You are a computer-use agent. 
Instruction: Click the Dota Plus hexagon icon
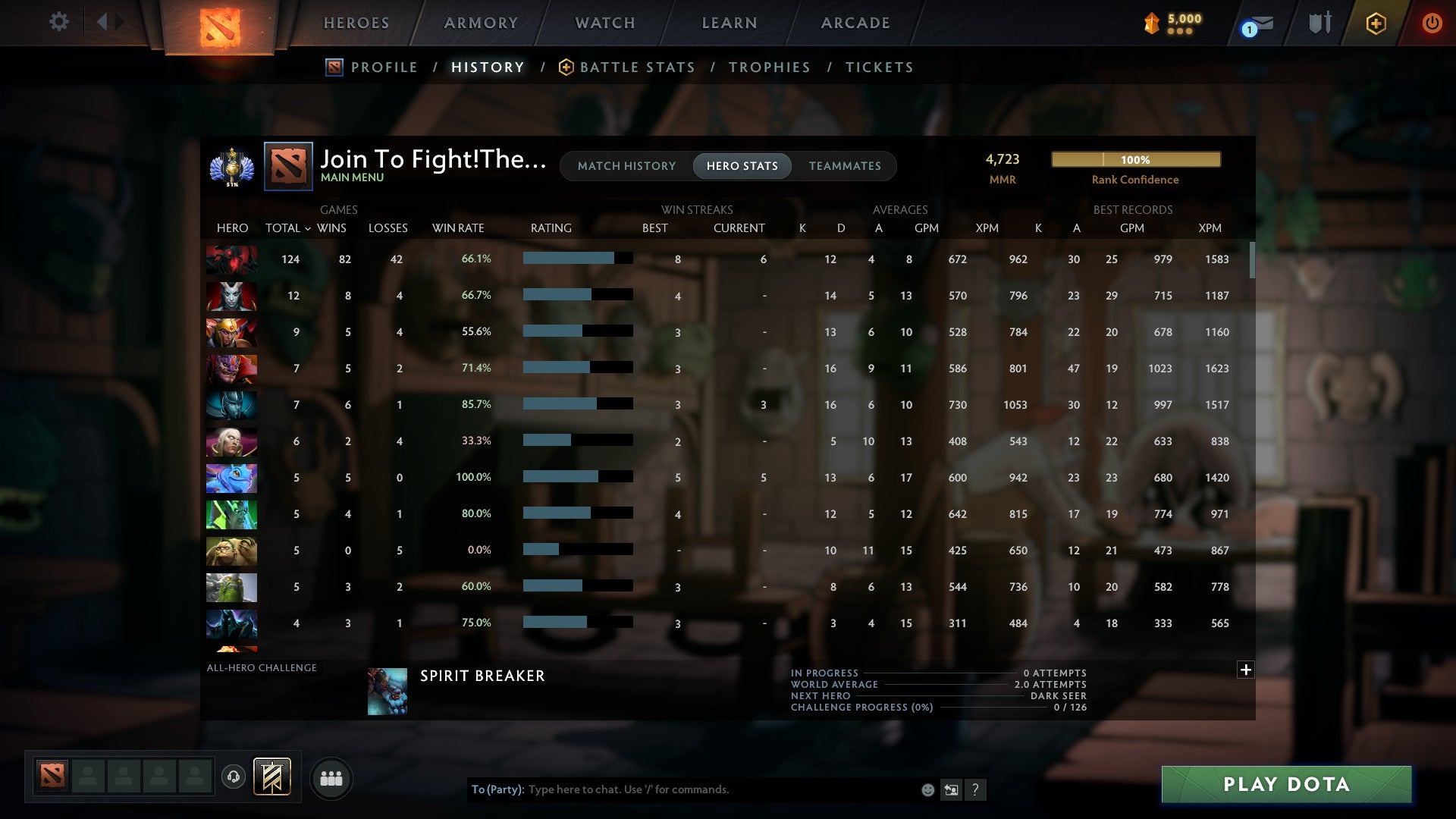click(1376, 23)
